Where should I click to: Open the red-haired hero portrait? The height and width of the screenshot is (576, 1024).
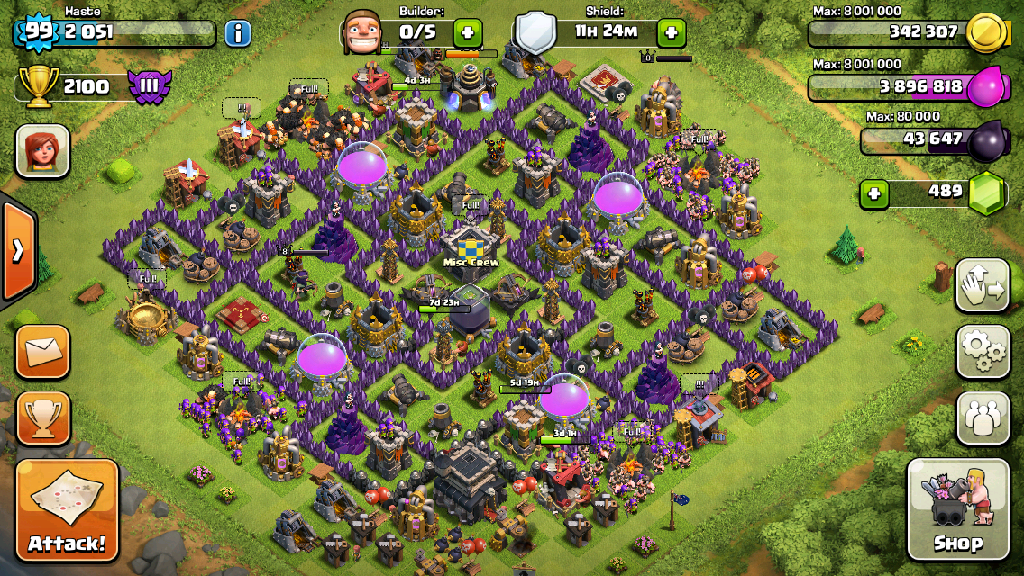[42, 151]
